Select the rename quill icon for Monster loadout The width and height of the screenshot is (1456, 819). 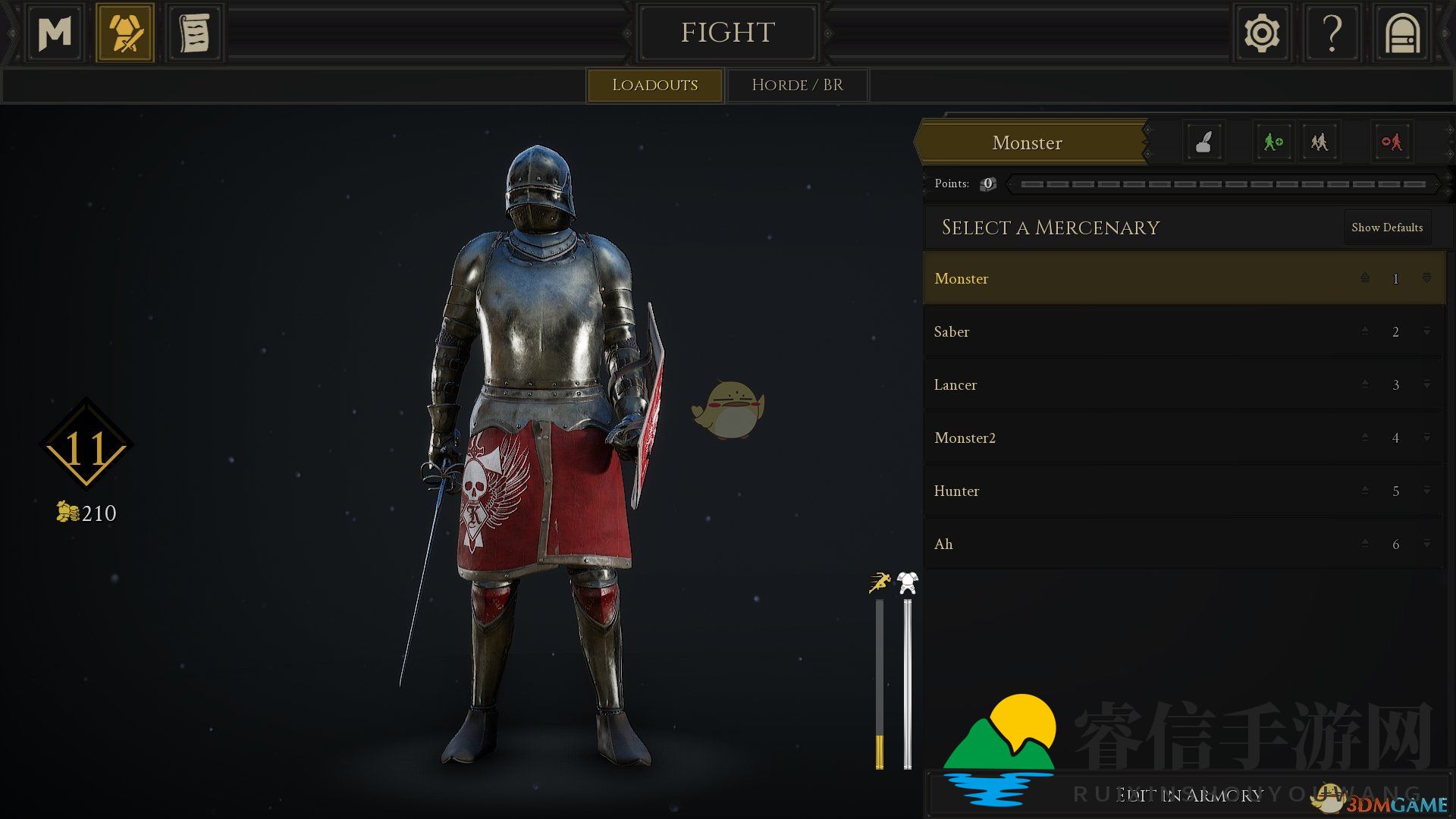[1203, 142]
